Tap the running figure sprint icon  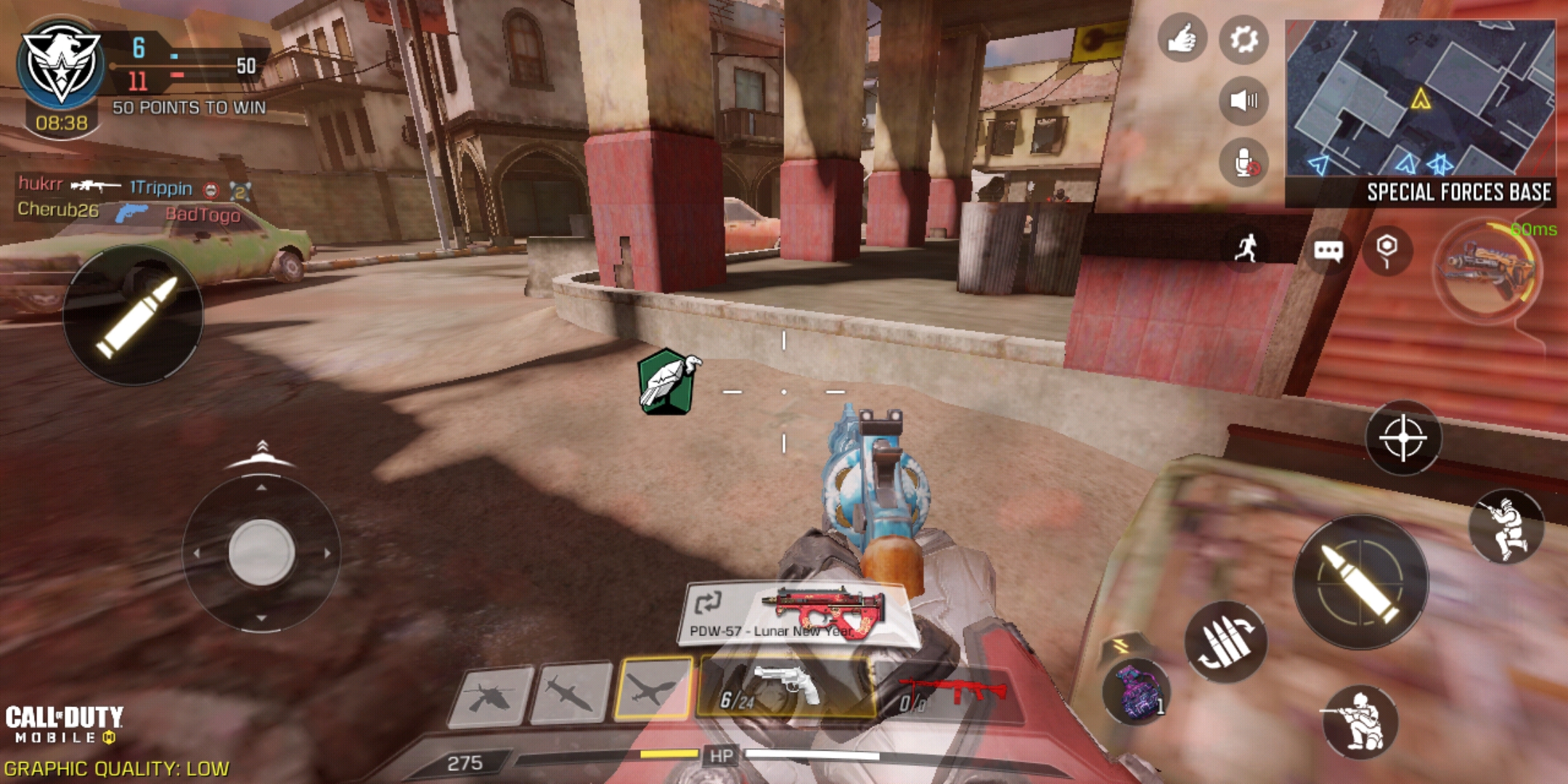(x=1248, y=248)
